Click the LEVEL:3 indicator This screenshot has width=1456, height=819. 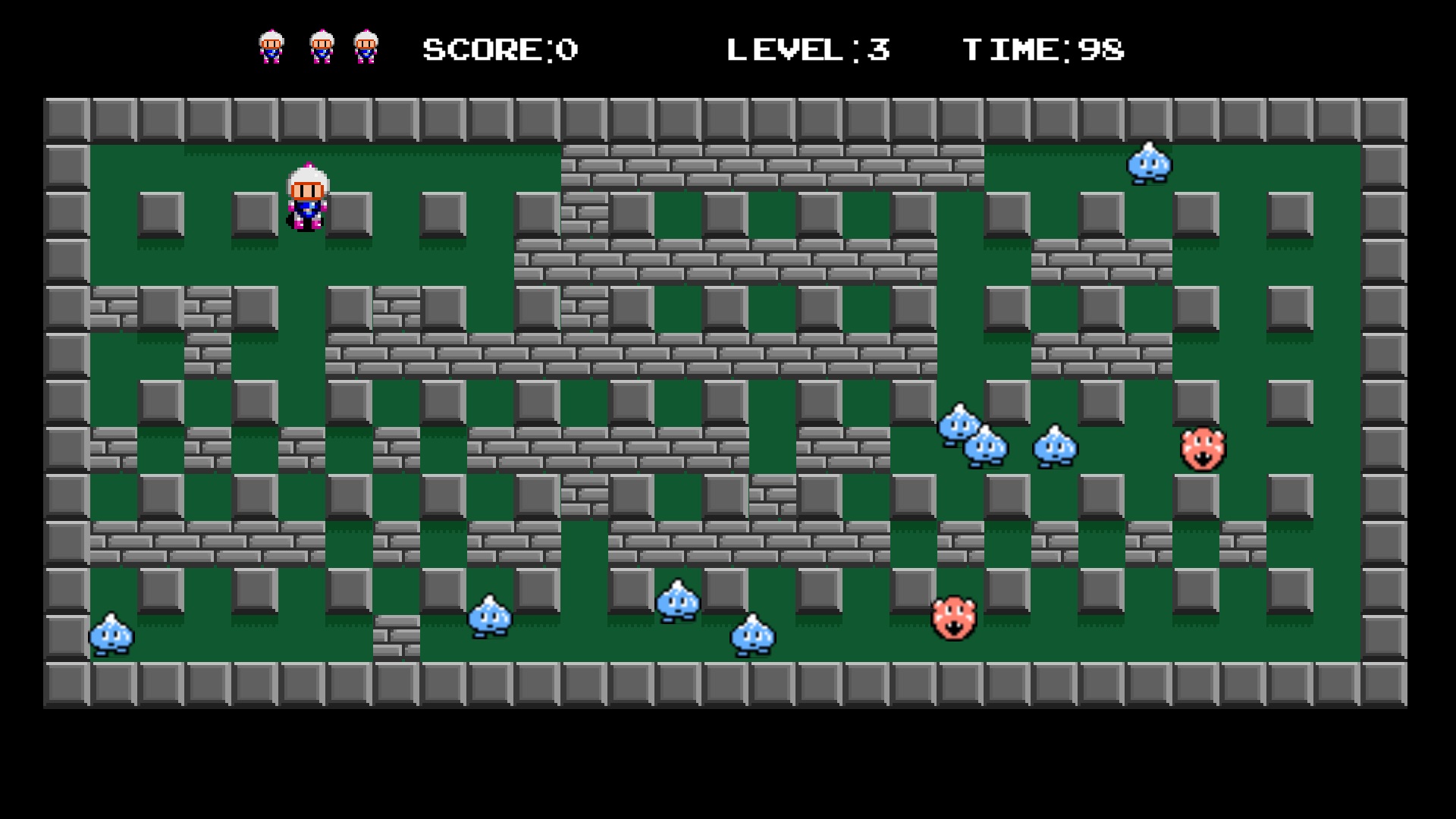coord(809,48)
